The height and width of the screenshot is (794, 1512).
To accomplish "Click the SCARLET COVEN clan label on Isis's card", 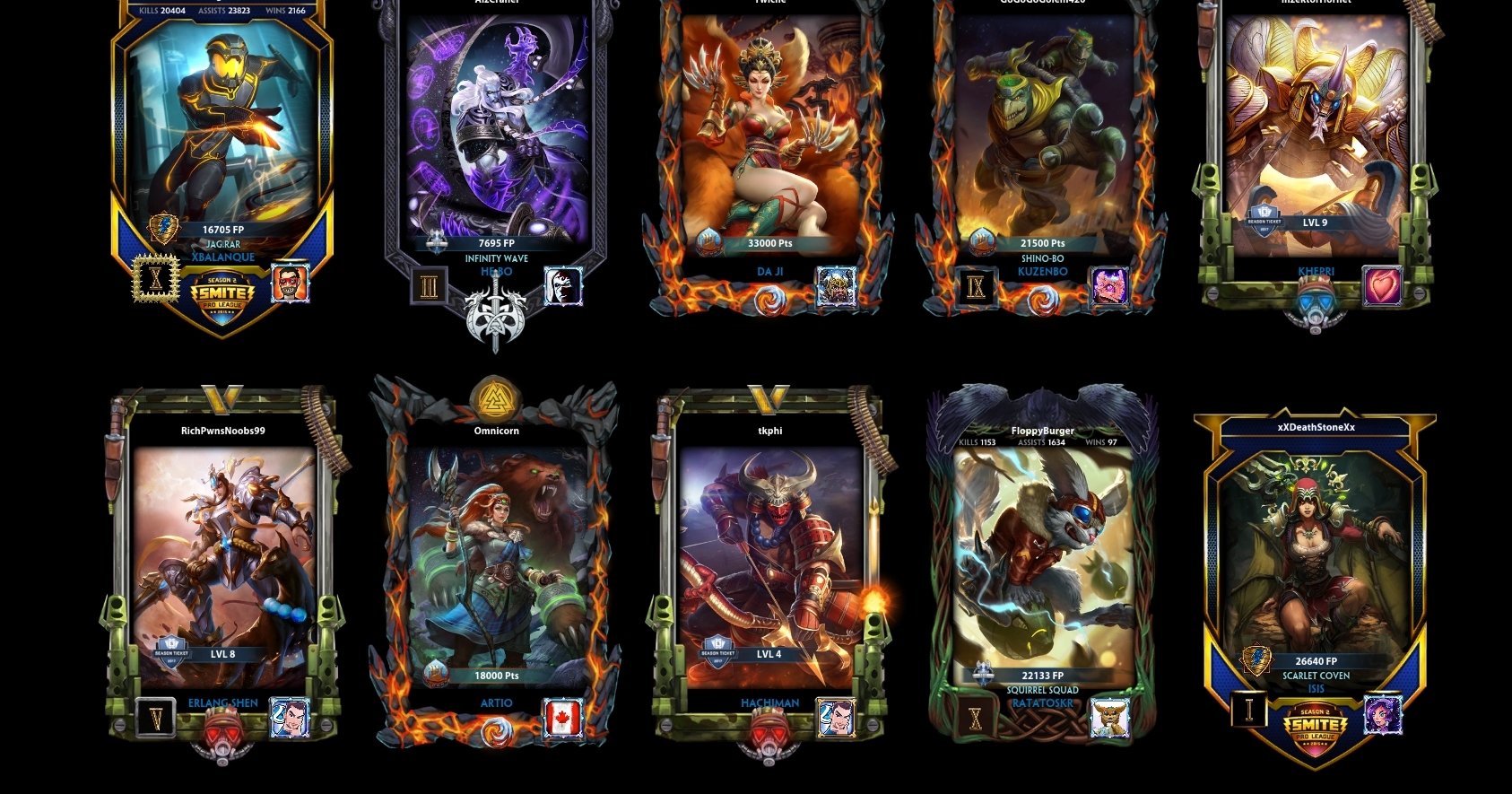I will pos(1316,676).
